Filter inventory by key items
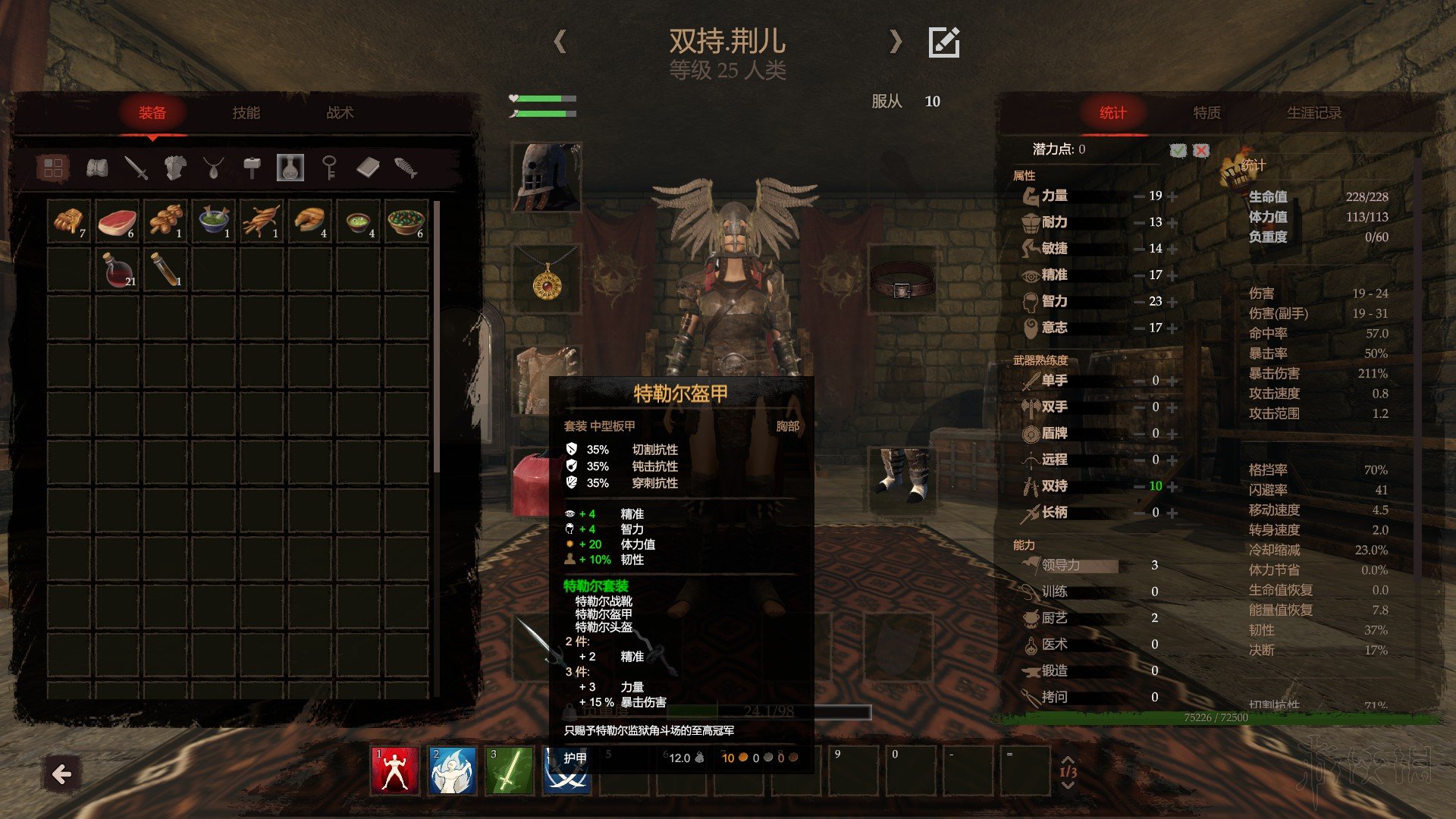Image resolution: width=1456 pixels, height=819 pixels. [x=329, y=168]
